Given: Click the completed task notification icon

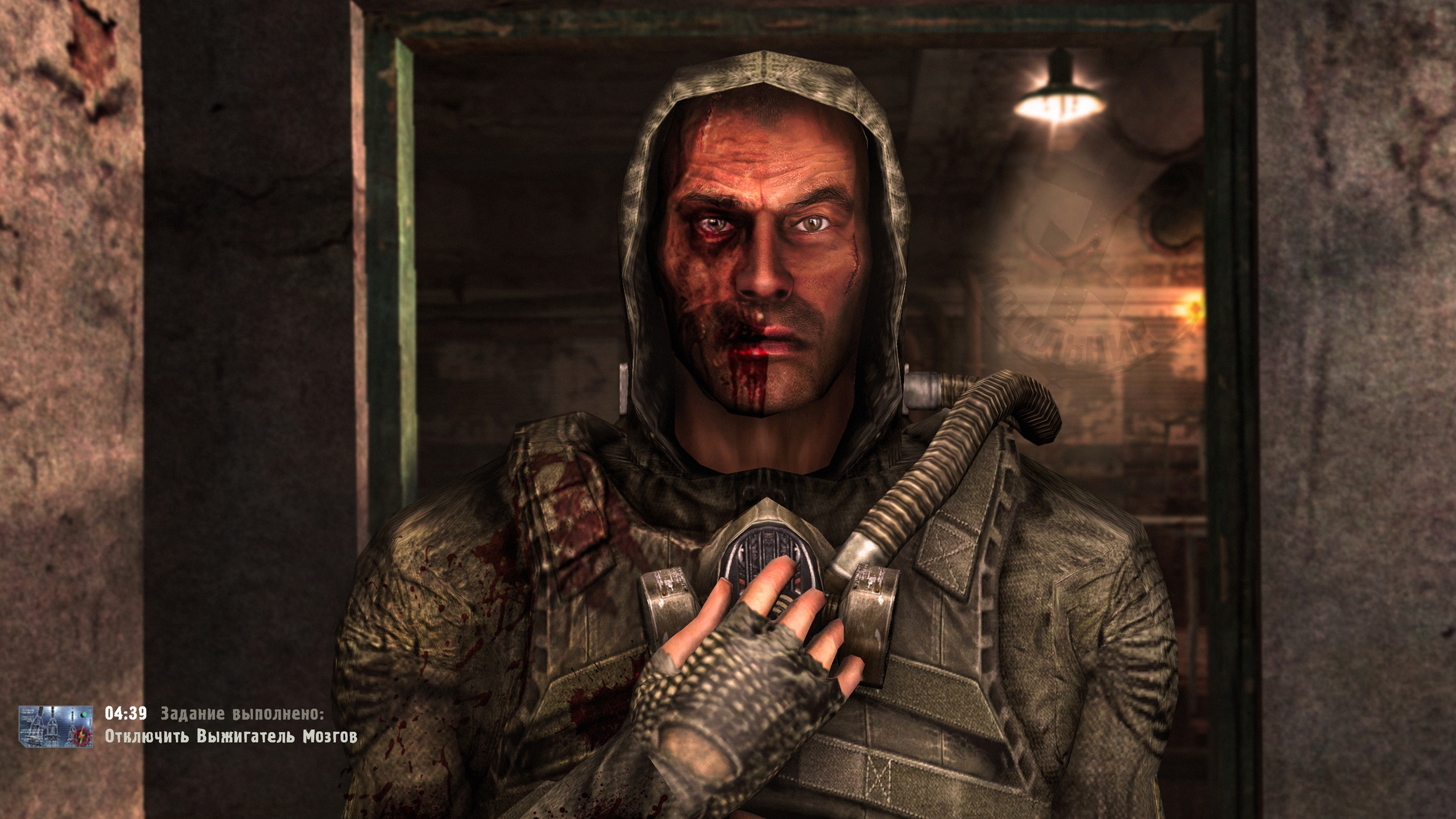Looking at the screenshot, I should click(56, 726).
